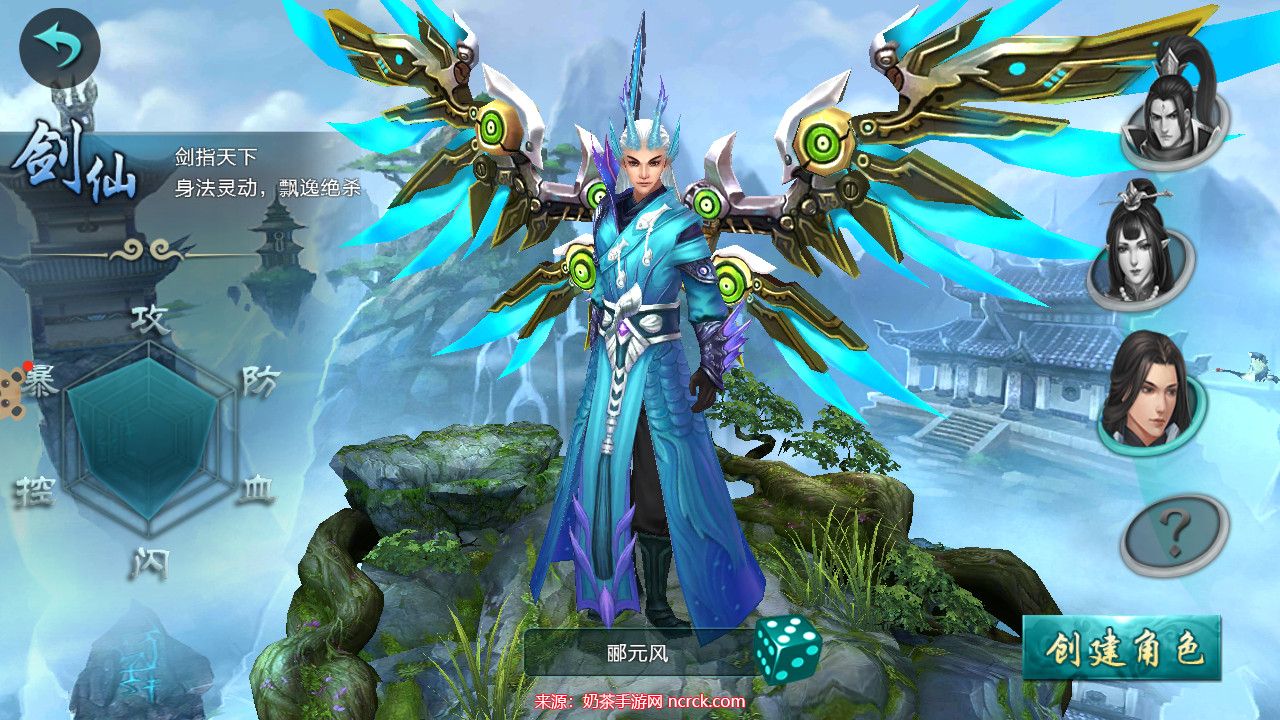This screenshot has width=1280, height=720.
Task: Click the character name field 郦元风
Action: point(637,654)
